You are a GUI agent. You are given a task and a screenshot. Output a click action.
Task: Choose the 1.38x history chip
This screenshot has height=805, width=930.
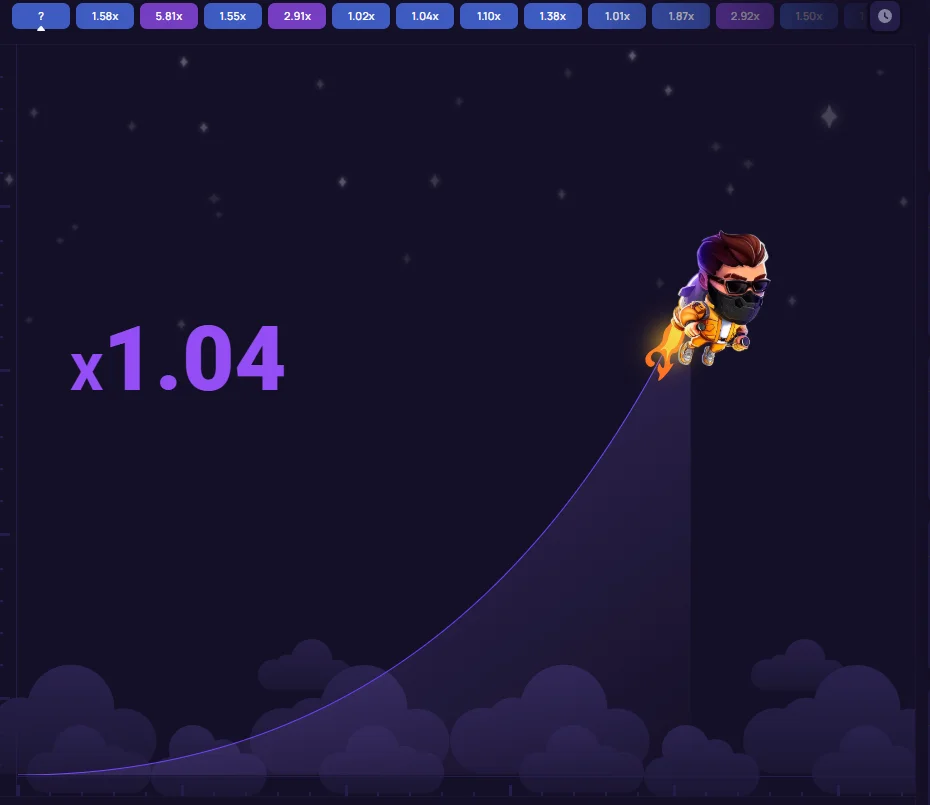553,16
